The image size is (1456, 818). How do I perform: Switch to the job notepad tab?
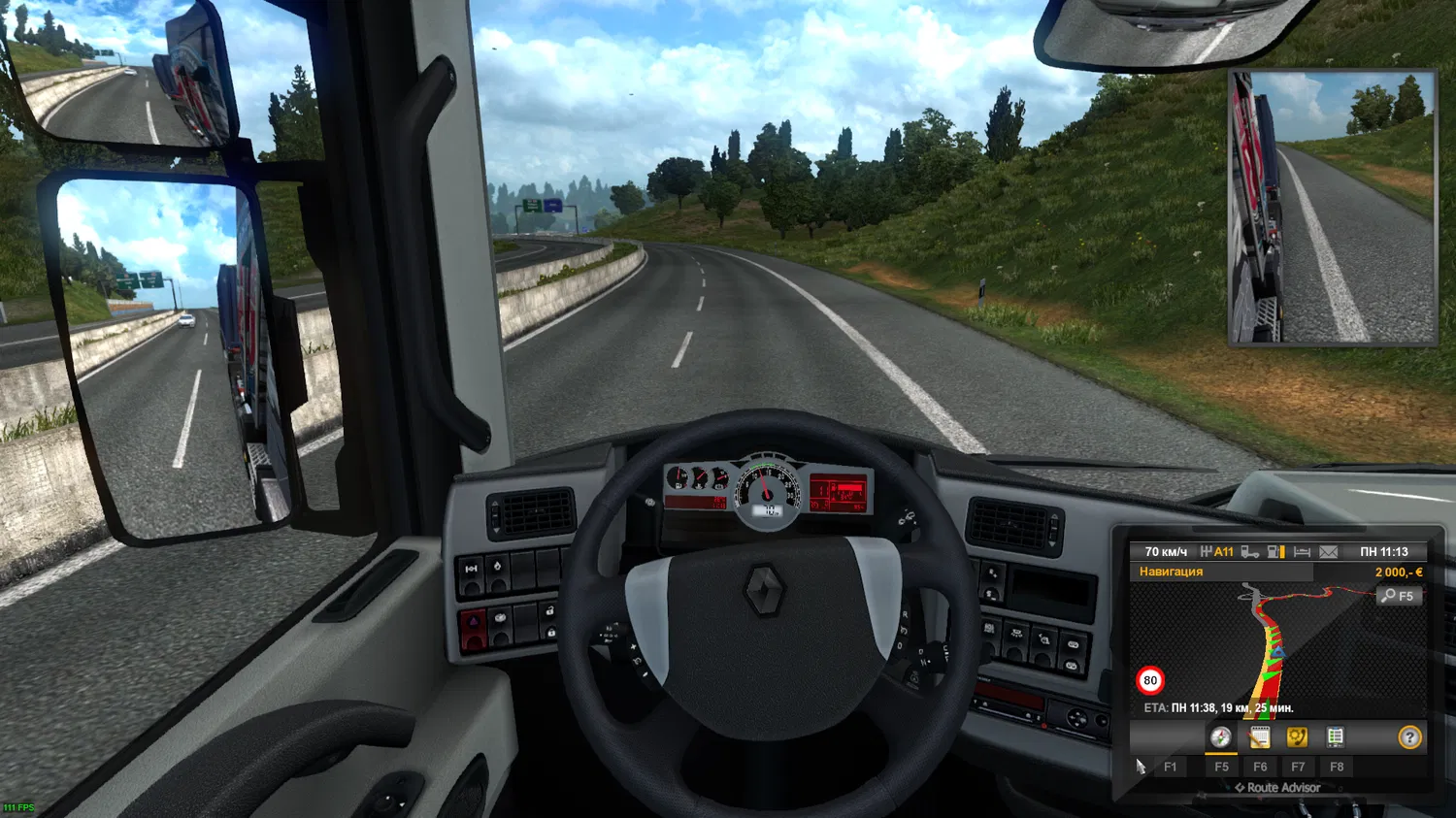click(1259, 737)
